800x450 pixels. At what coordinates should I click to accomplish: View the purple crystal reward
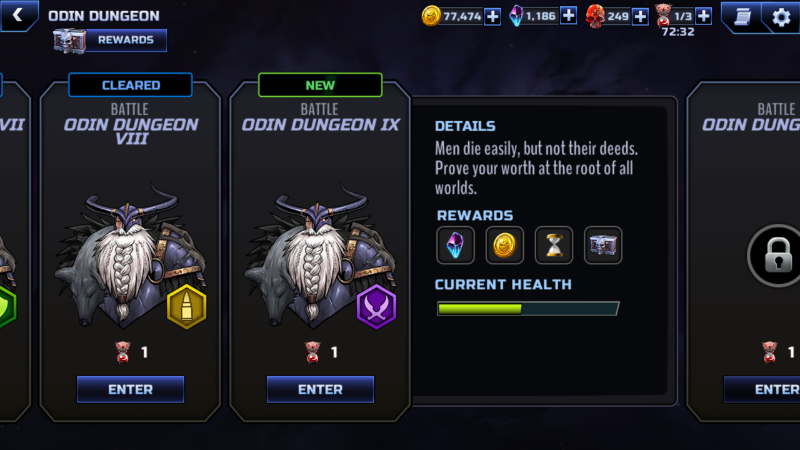point(456,245)
